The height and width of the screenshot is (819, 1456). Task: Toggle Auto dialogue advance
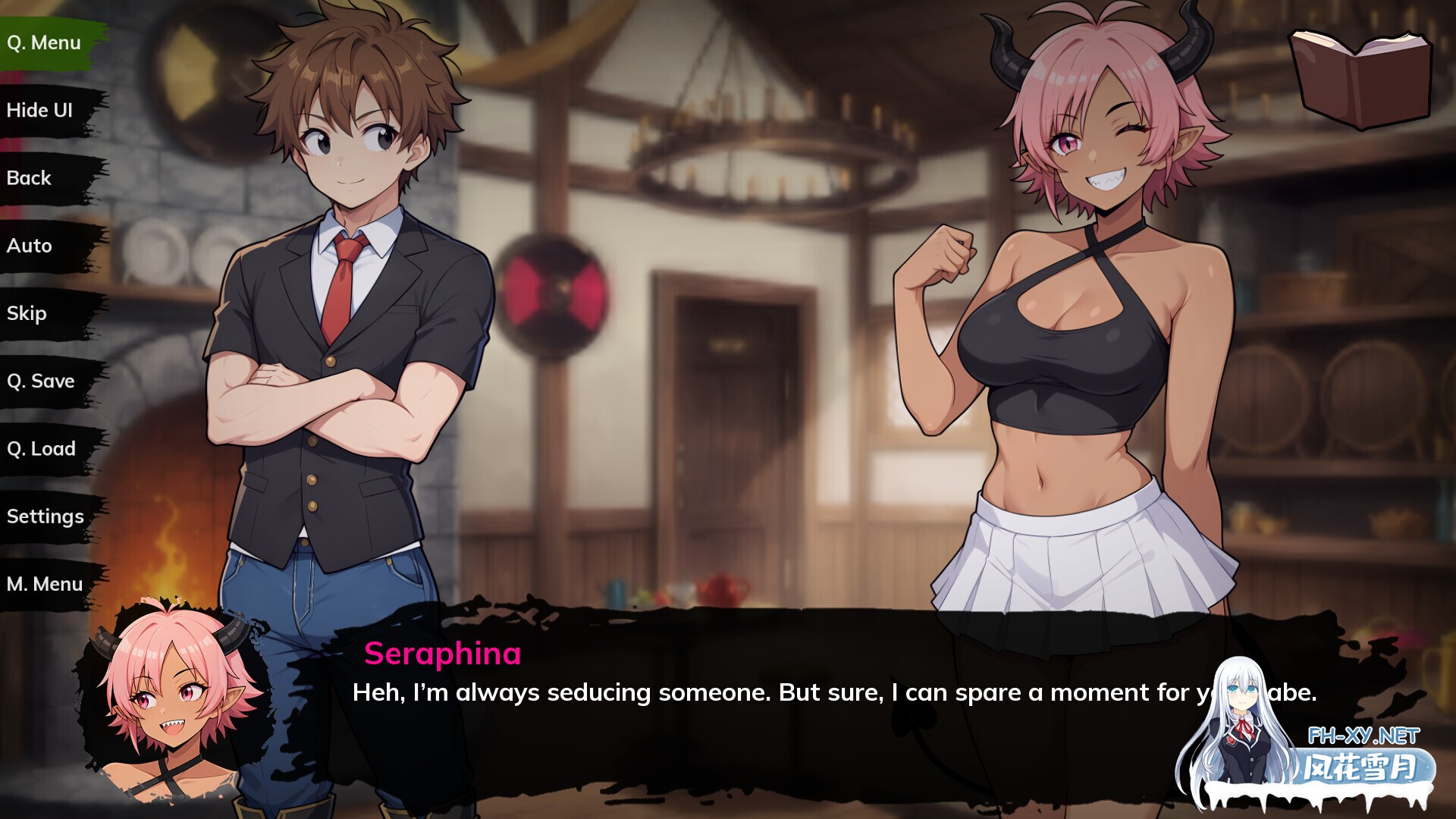(30, 246)
